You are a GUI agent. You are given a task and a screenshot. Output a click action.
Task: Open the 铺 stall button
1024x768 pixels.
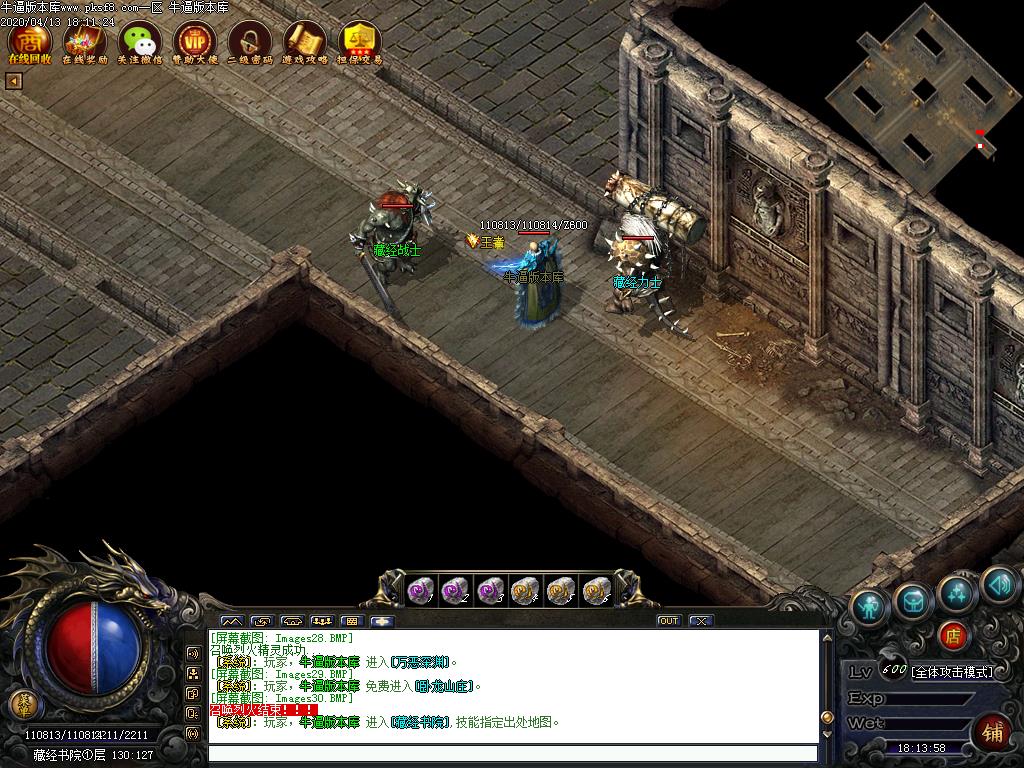coord(993,733)
